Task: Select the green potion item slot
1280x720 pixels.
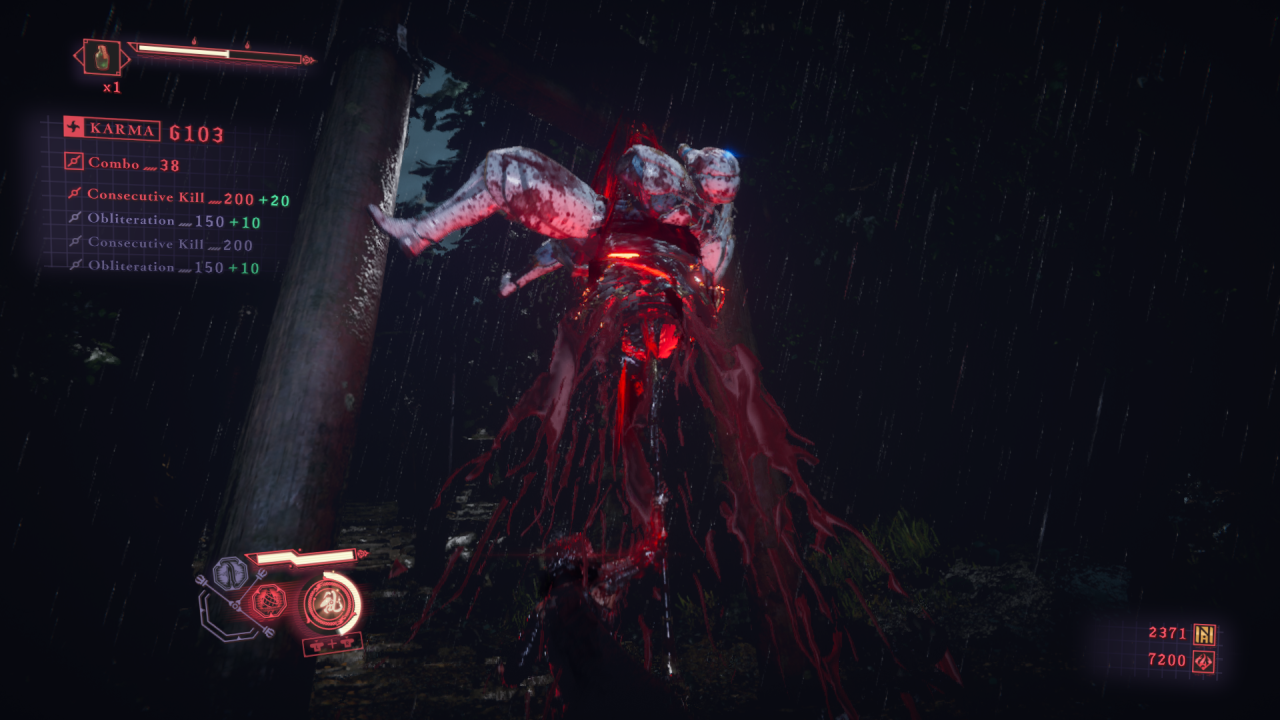Action: pos(102,57)
